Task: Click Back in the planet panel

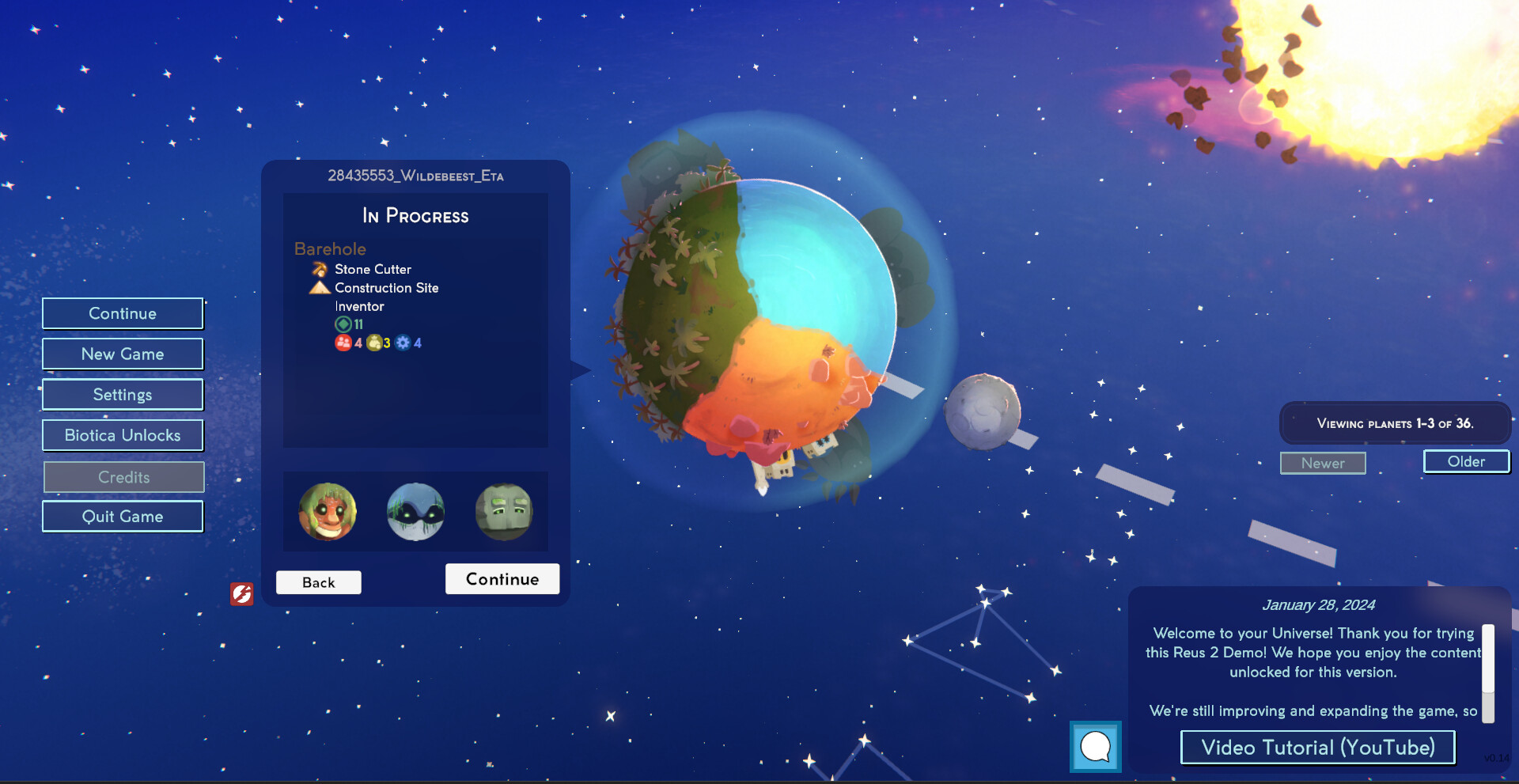Action: tap(318, 581)
